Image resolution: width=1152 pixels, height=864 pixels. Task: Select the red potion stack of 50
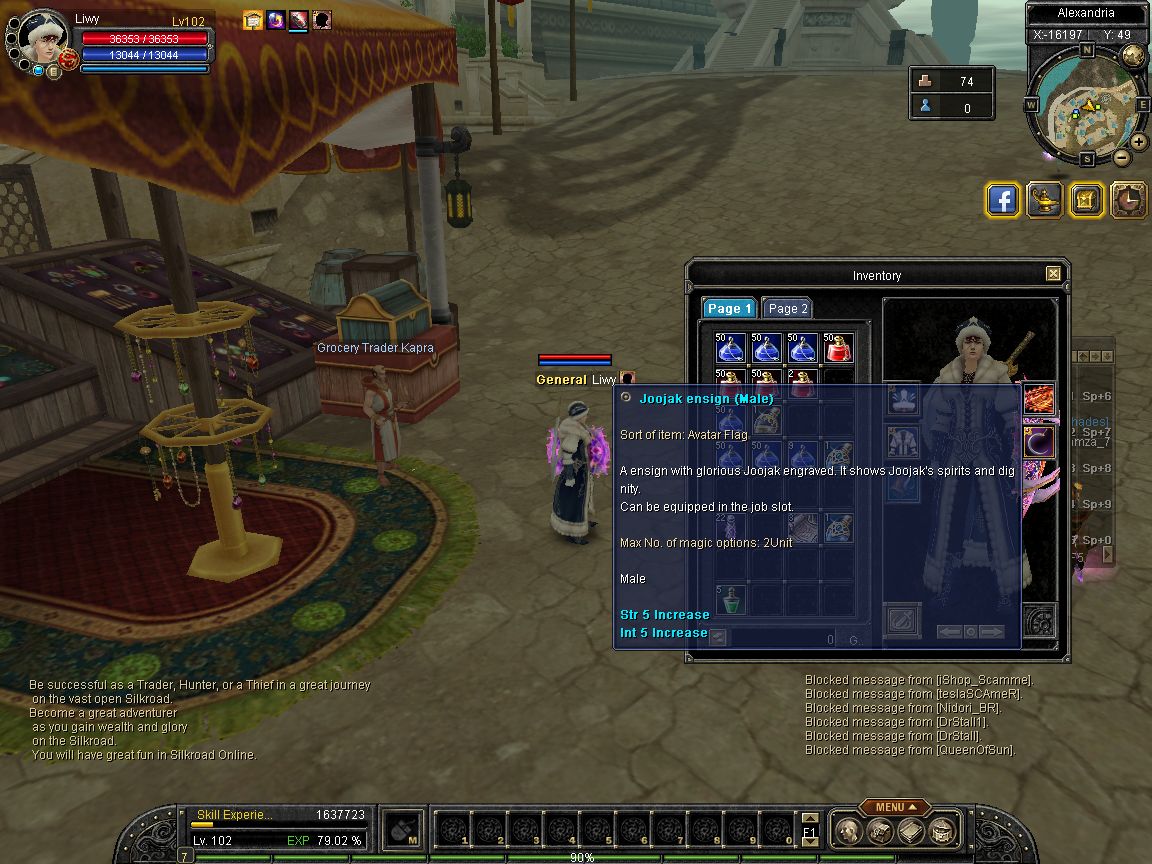[838, 348]
